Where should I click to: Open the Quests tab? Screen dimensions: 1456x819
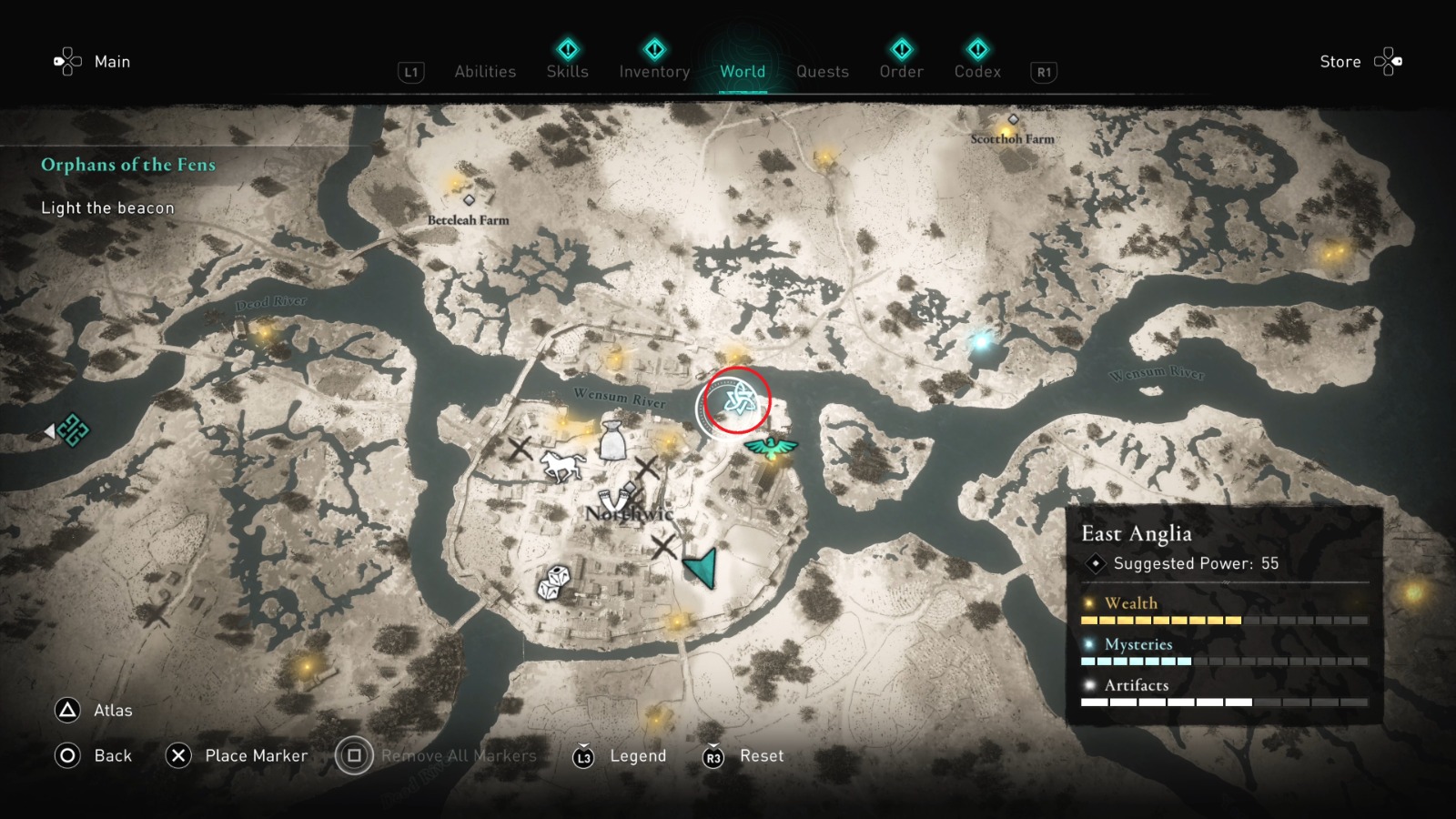pyautogui.click(x=822, y=72)
